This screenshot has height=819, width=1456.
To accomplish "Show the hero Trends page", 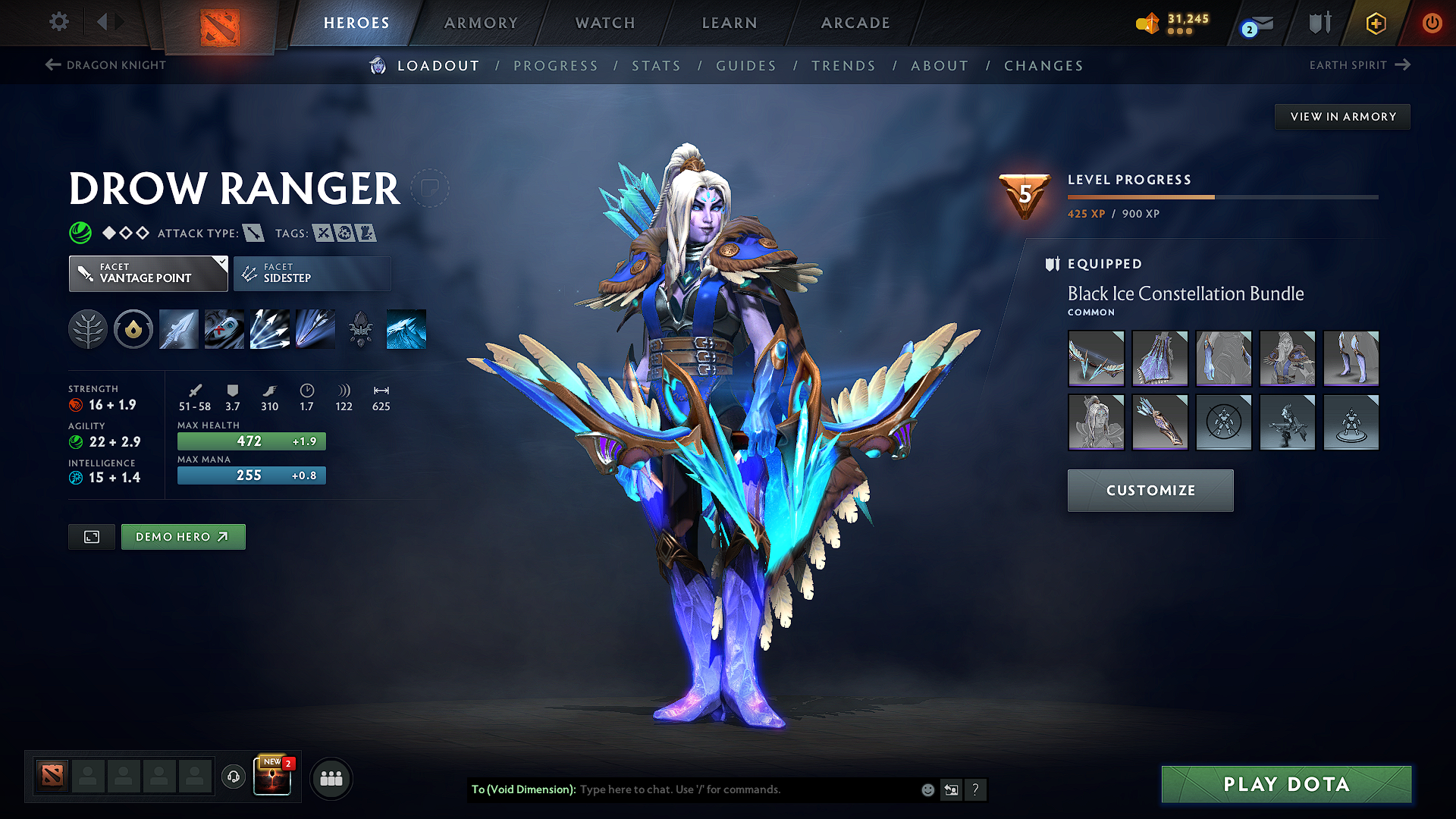I will point(843,66).
